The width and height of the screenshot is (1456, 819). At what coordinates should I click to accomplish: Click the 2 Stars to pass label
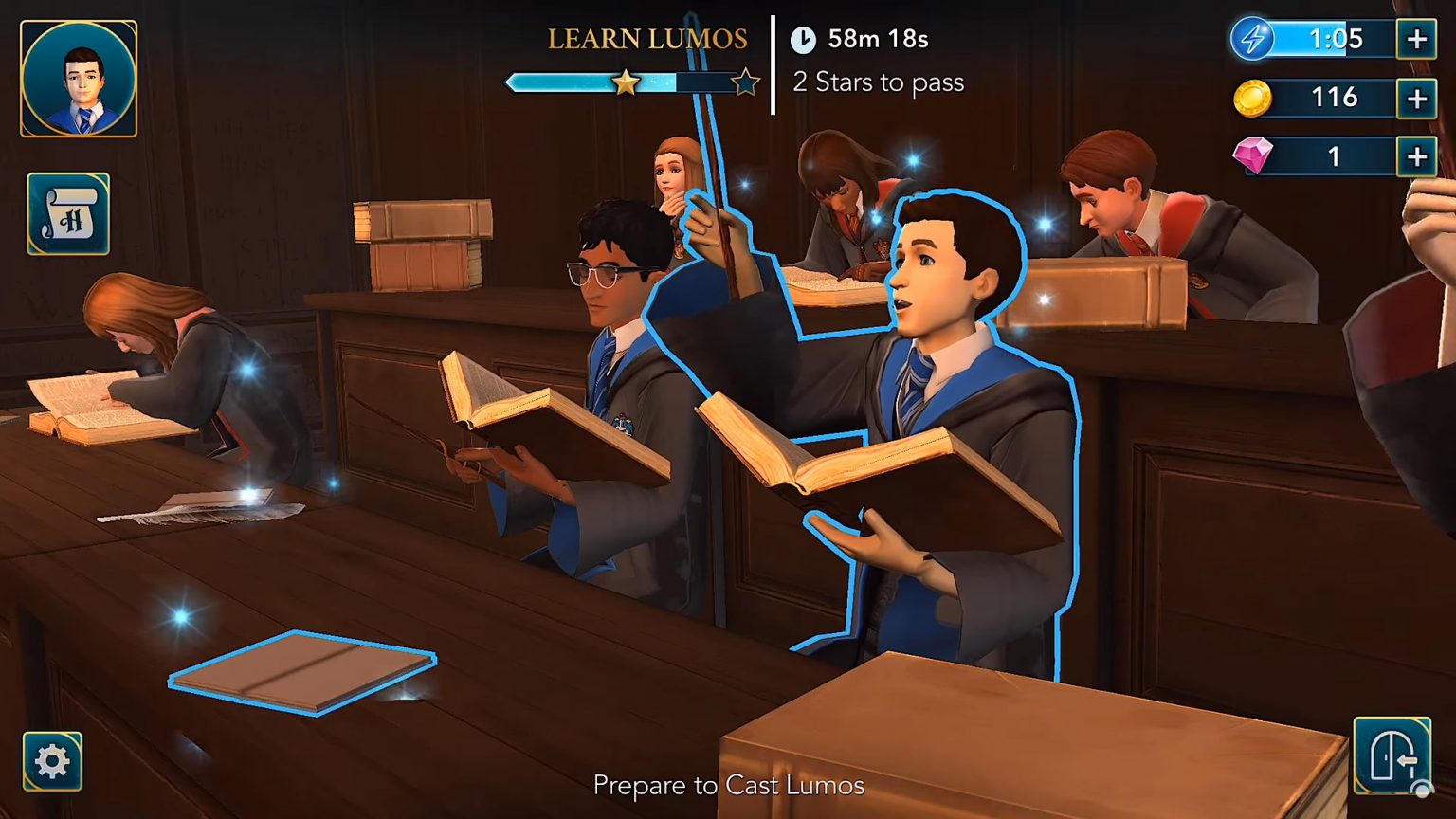click(877, 83)
